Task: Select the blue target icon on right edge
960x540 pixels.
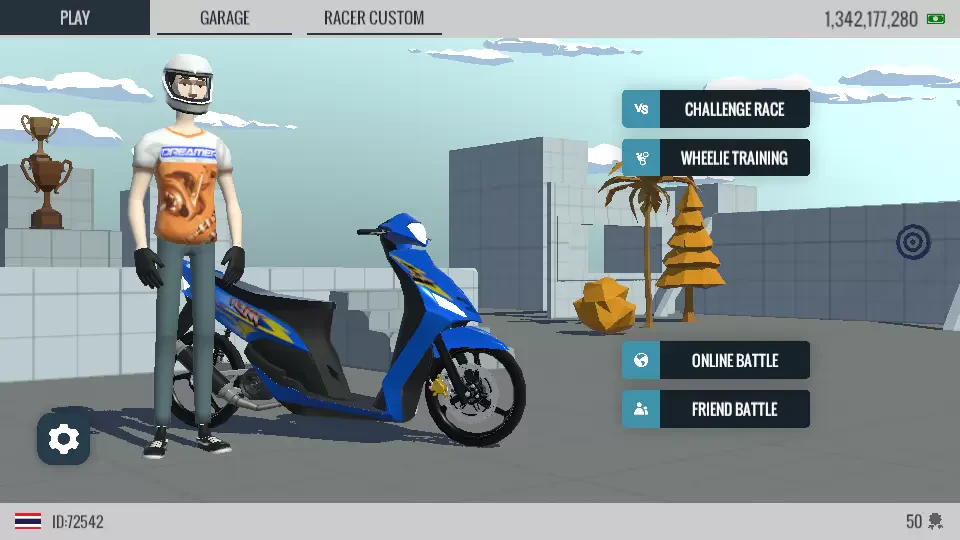Action: (913, 241)
